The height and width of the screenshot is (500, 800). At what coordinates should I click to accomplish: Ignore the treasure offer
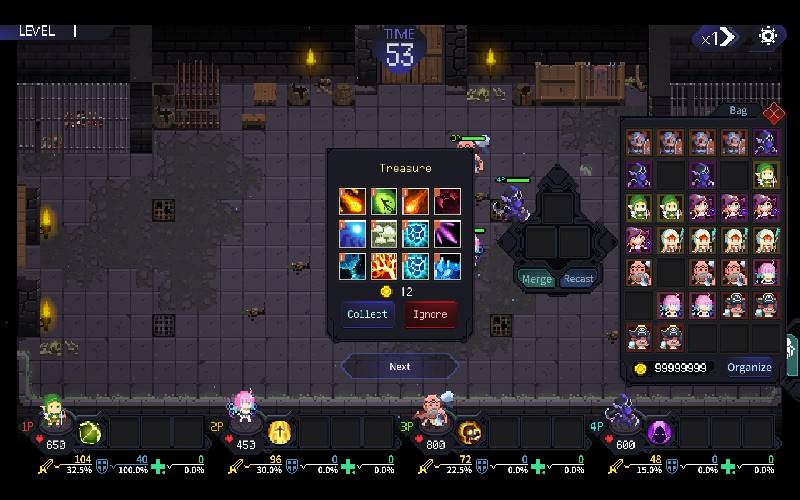coord(430,314)
